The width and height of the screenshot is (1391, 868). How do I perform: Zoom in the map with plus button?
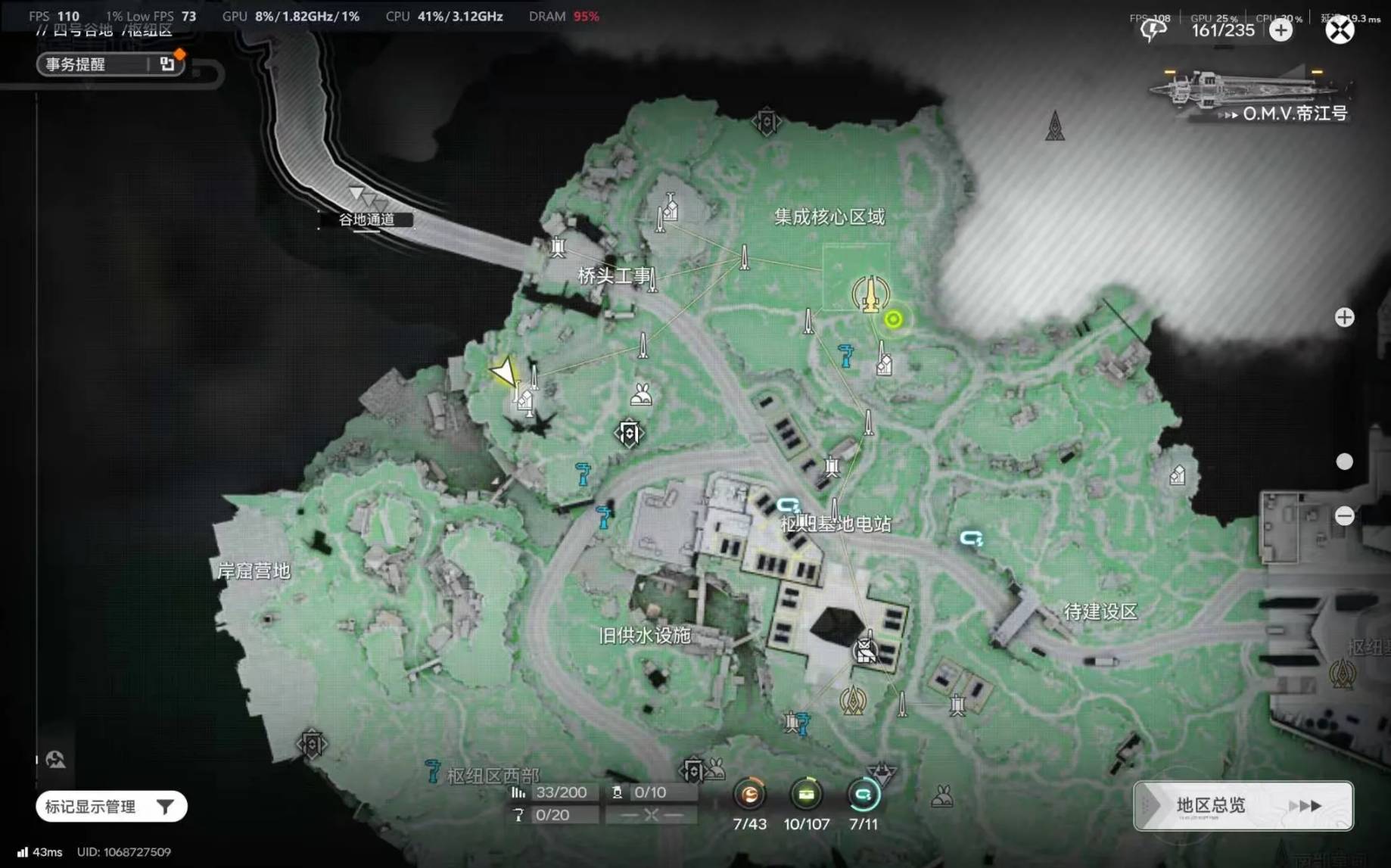point(1344,318)
